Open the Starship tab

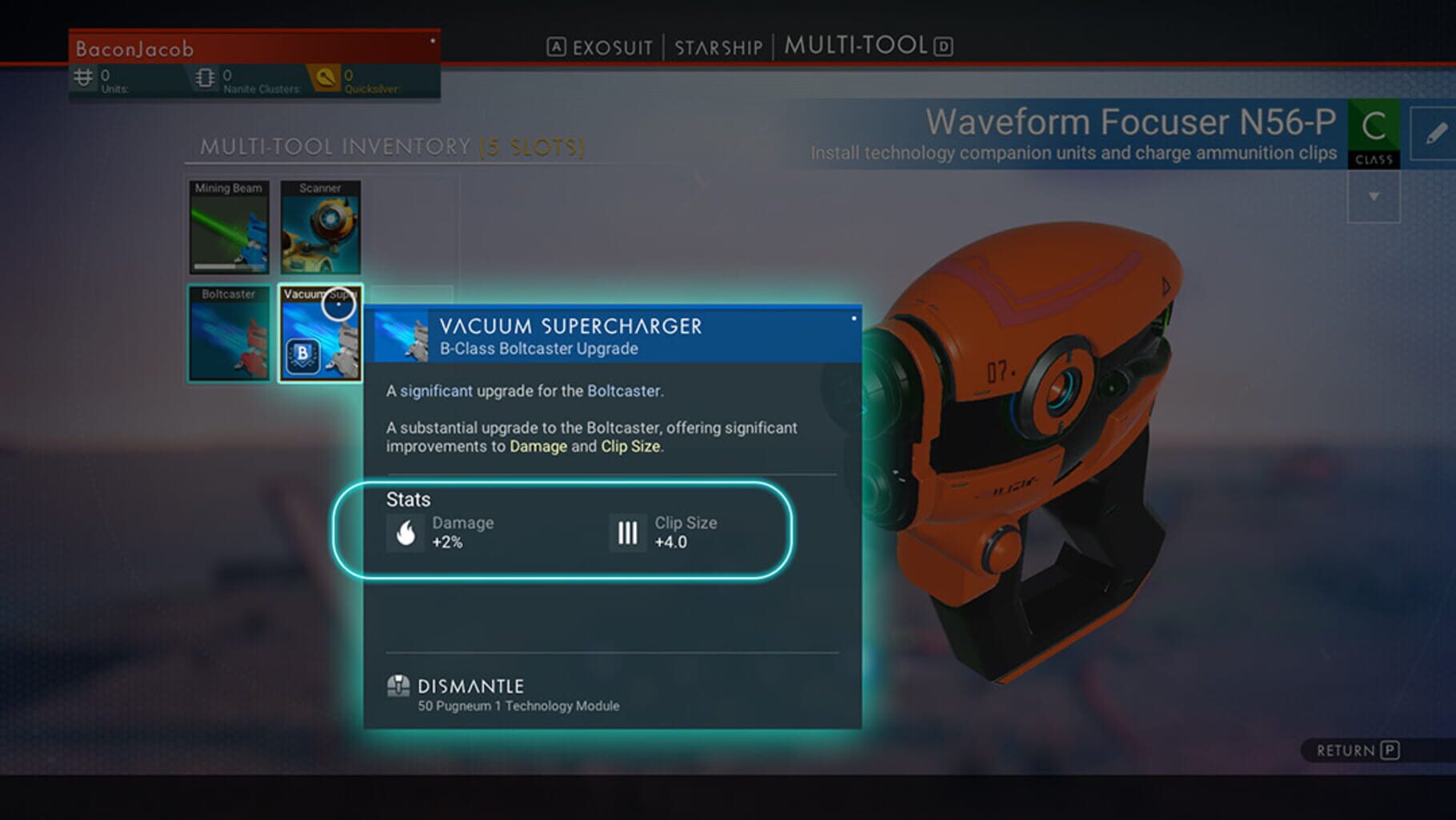tap(718, 47)
